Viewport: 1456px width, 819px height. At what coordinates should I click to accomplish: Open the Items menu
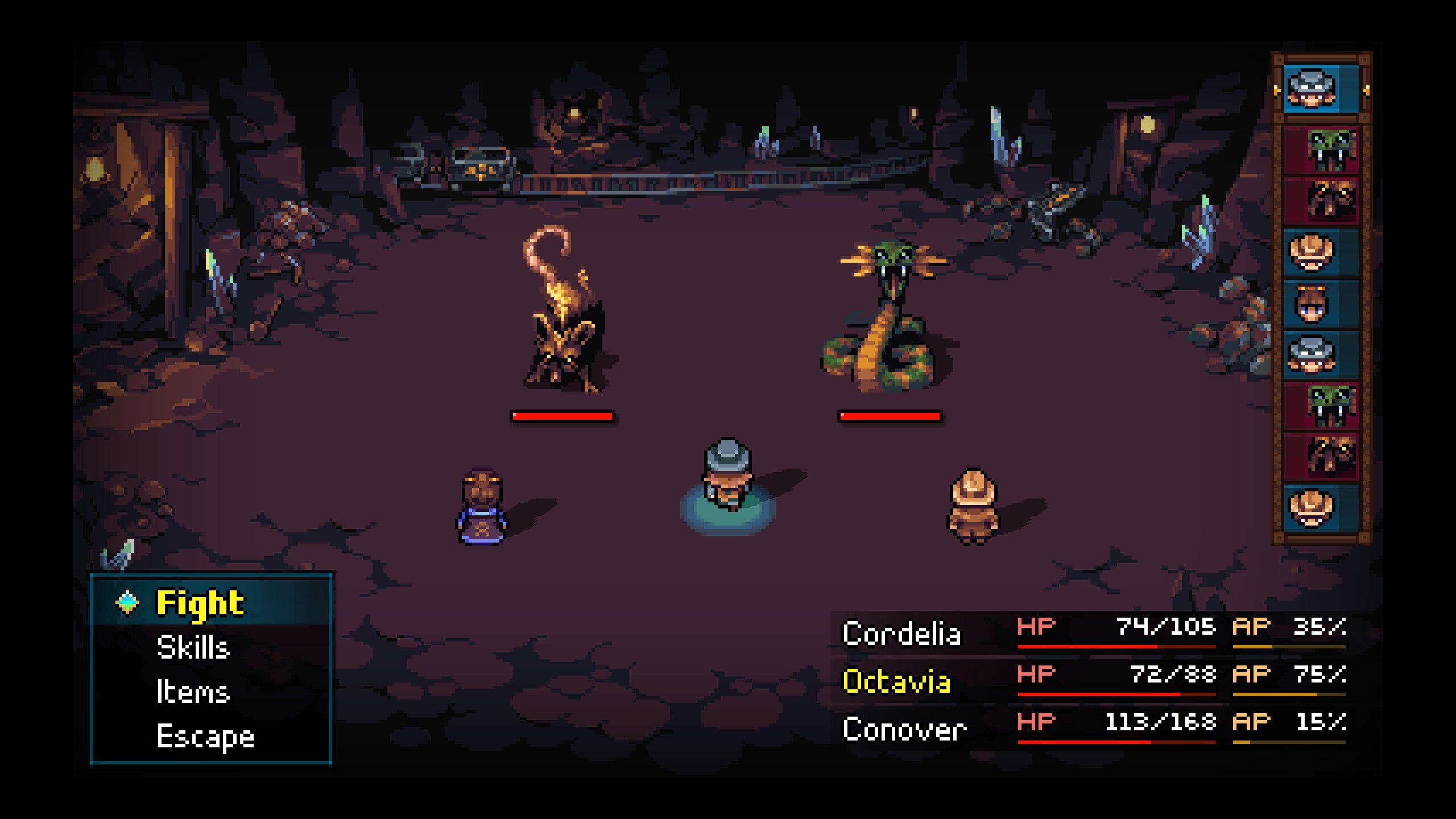(193, 692)
